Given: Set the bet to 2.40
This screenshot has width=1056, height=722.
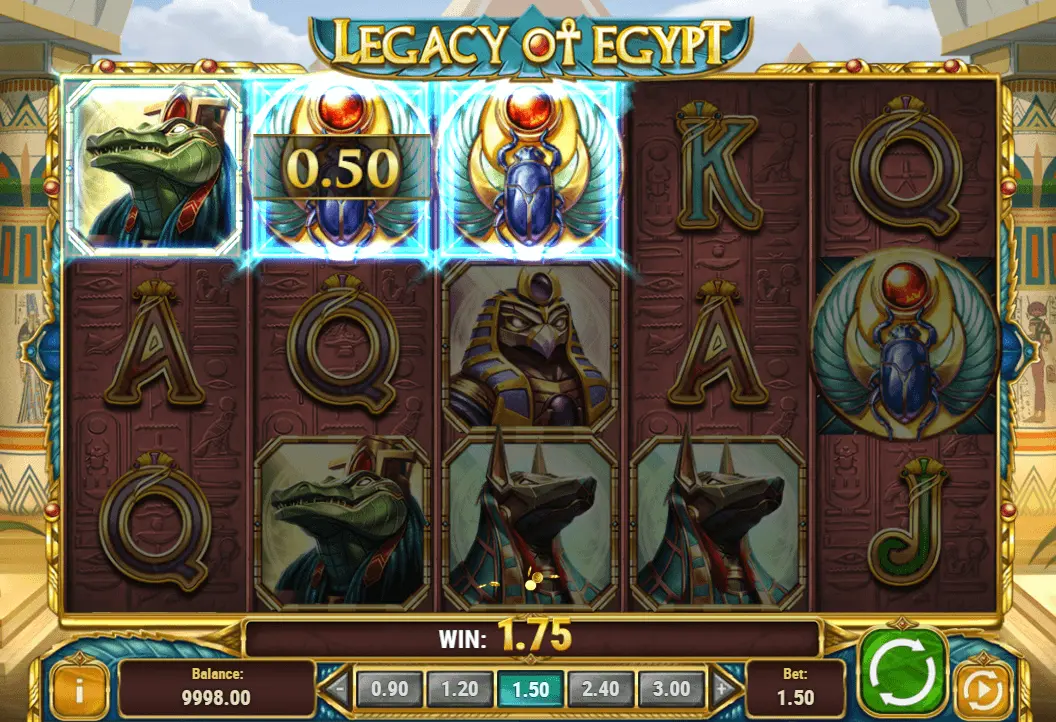Looking at the screenshot, I should (x=600, y=688).
